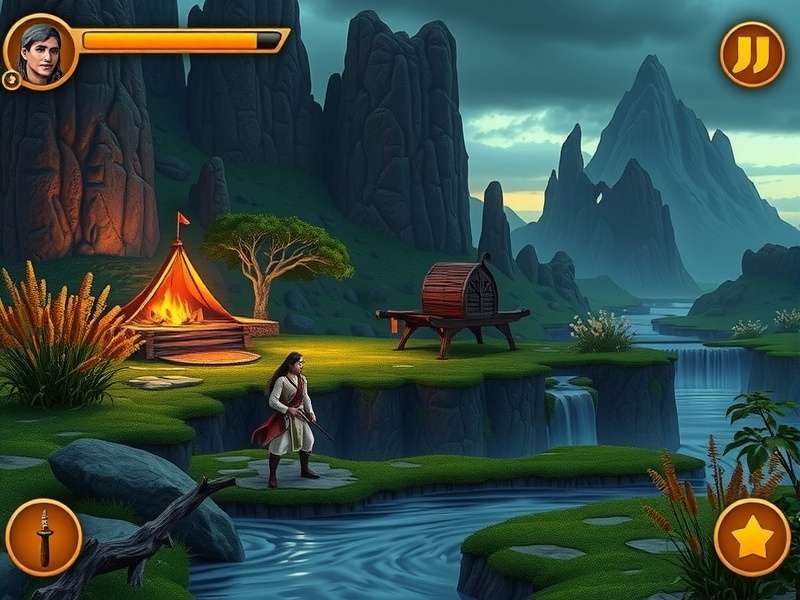Activate the gold star ability button
This screenshot has width=800, height=600.
[752, 537]
